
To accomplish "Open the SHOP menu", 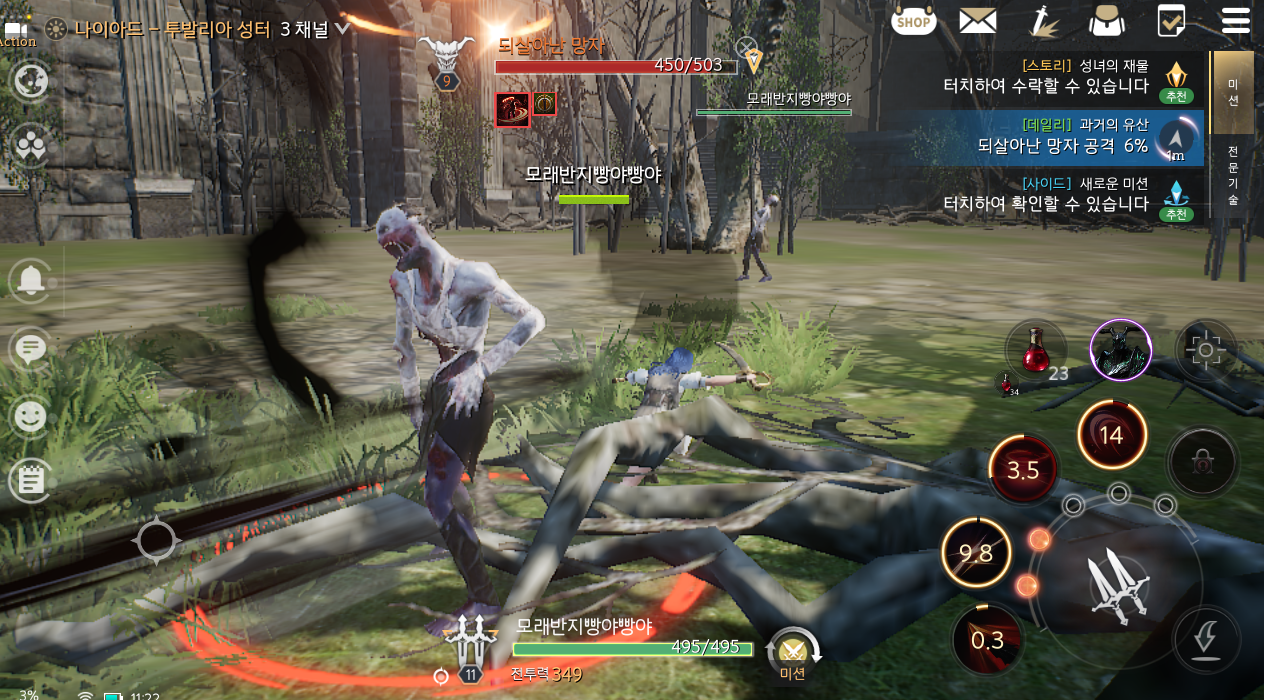I will point(913,20).
